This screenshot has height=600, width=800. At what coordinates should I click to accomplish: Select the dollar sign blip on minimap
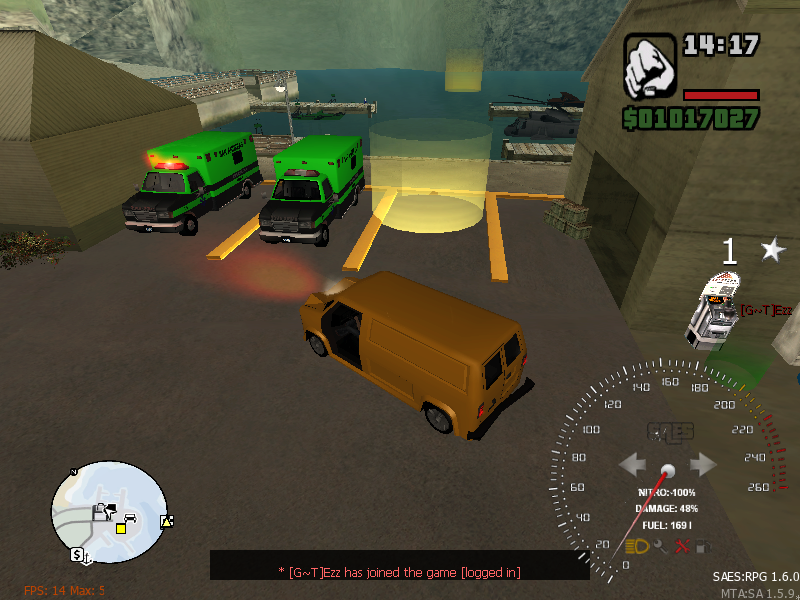(x=76, y=554)
